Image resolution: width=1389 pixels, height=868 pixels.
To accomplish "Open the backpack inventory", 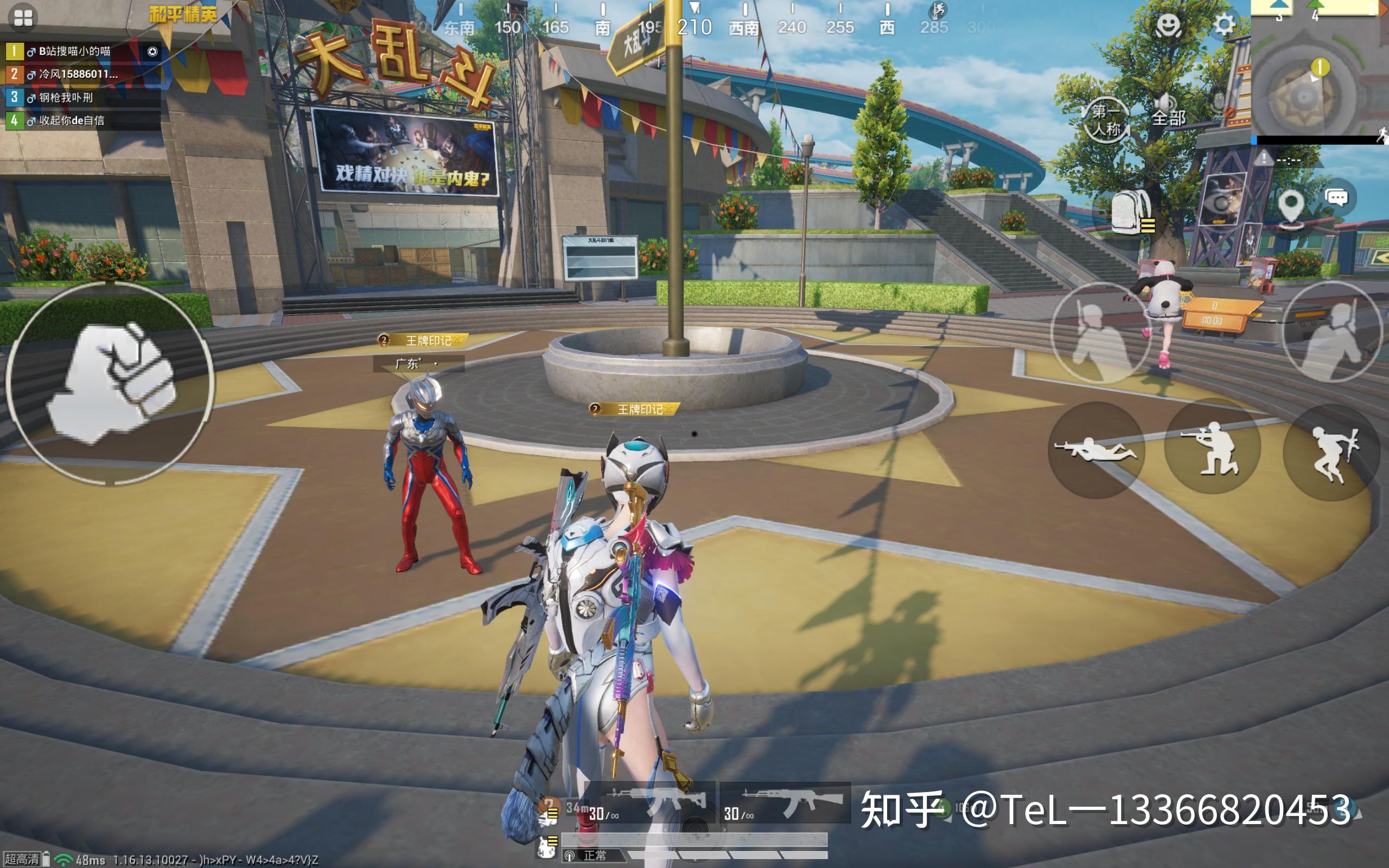I will [1132, 213].
